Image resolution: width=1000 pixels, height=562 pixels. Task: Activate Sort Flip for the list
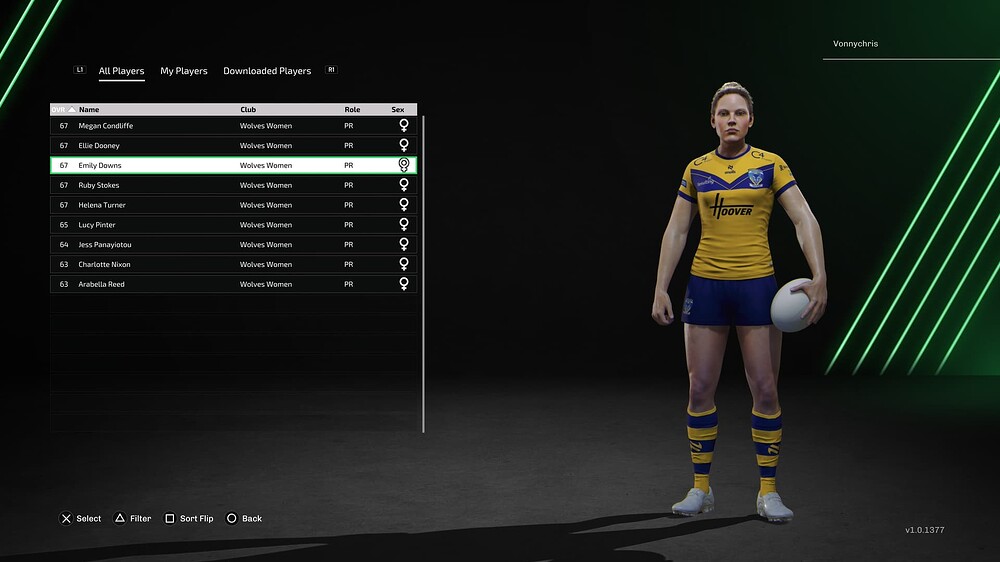coord(189,519)
